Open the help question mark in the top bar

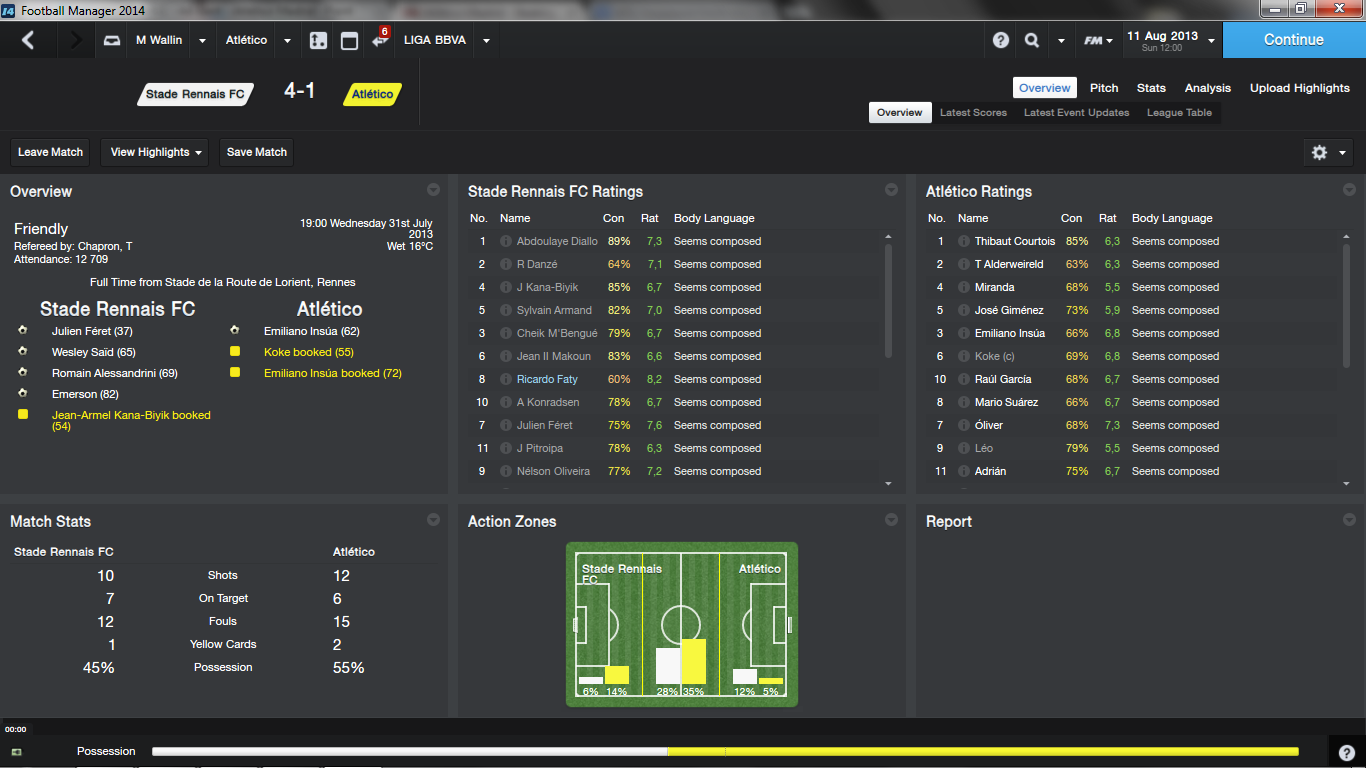pyautogui.click(x=1001, y=41)
